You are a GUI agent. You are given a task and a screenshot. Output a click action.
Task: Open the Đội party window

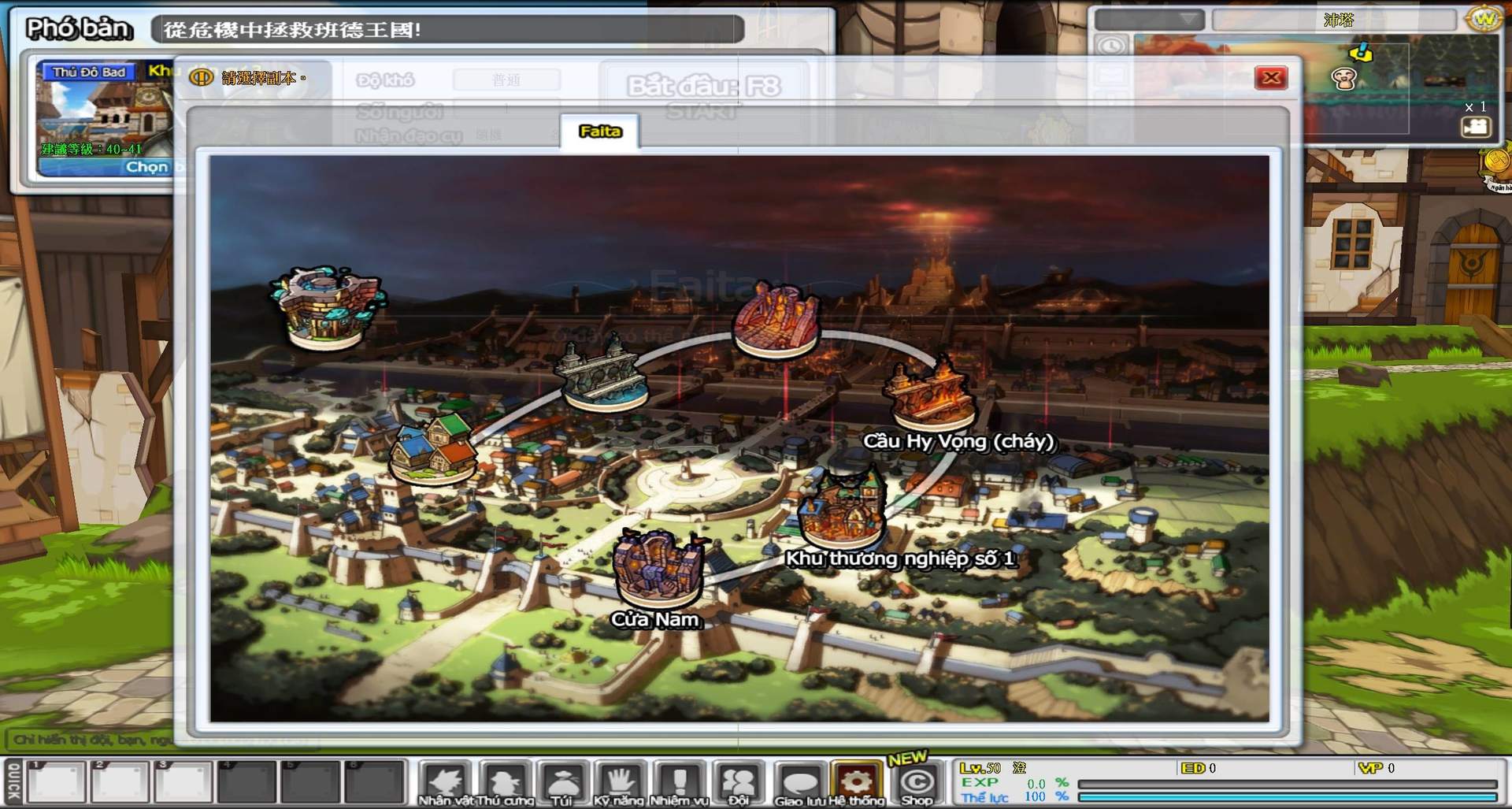click(x=739, y=780)
